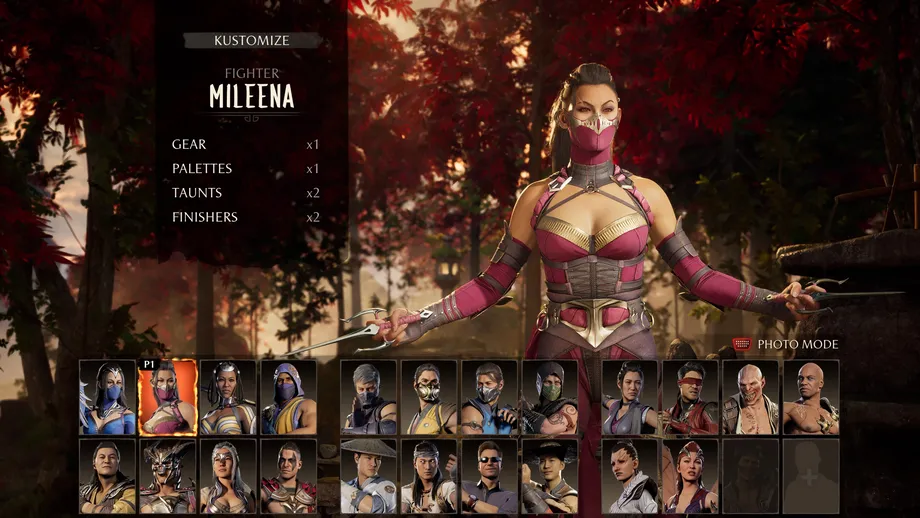Choose Shang Tsung's portrait
Screen dimensions: 920x518
click(x=108, y=476)
